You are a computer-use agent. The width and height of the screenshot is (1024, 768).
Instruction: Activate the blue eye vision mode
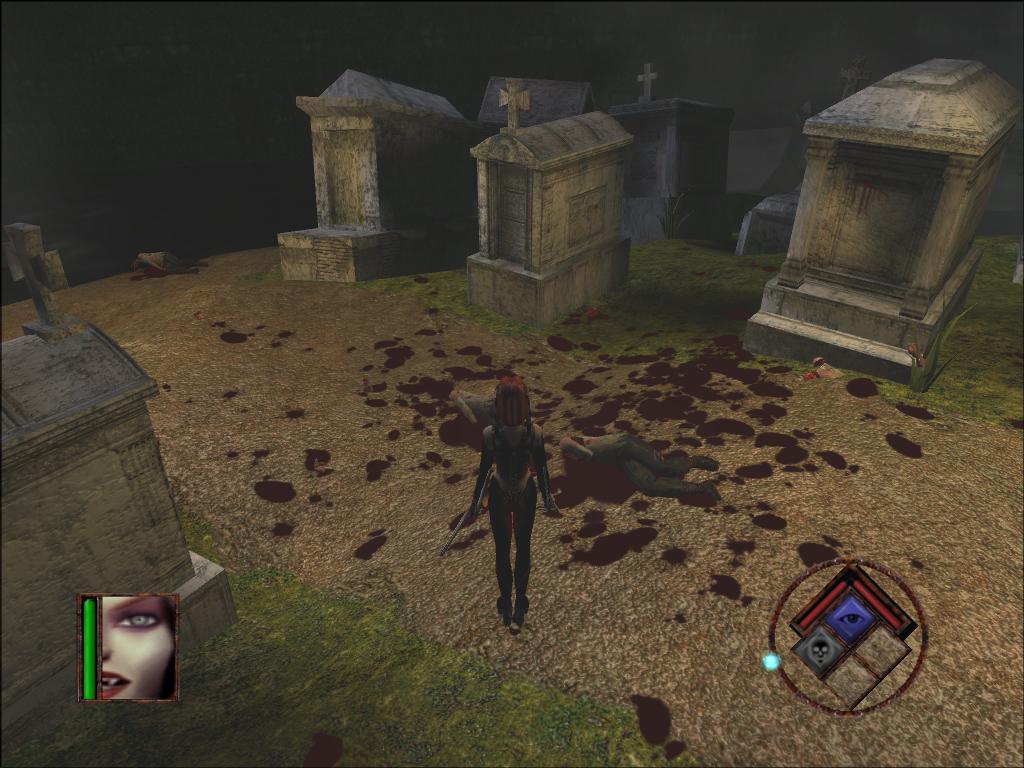click(x=850, y=619)
